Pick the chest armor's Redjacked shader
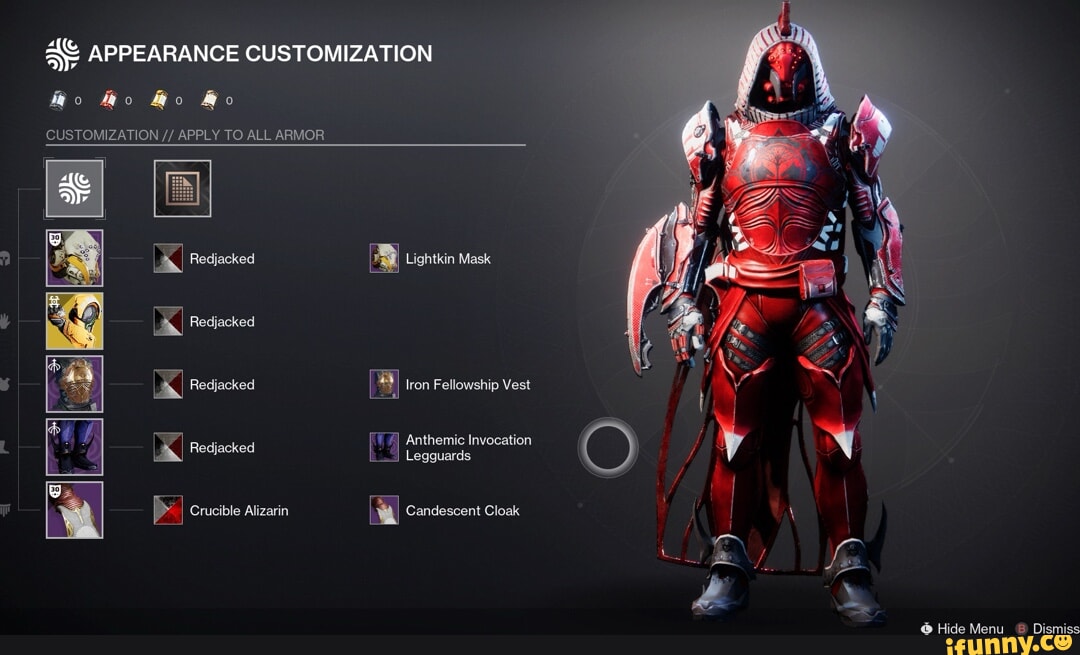 (x=168, y=385)
